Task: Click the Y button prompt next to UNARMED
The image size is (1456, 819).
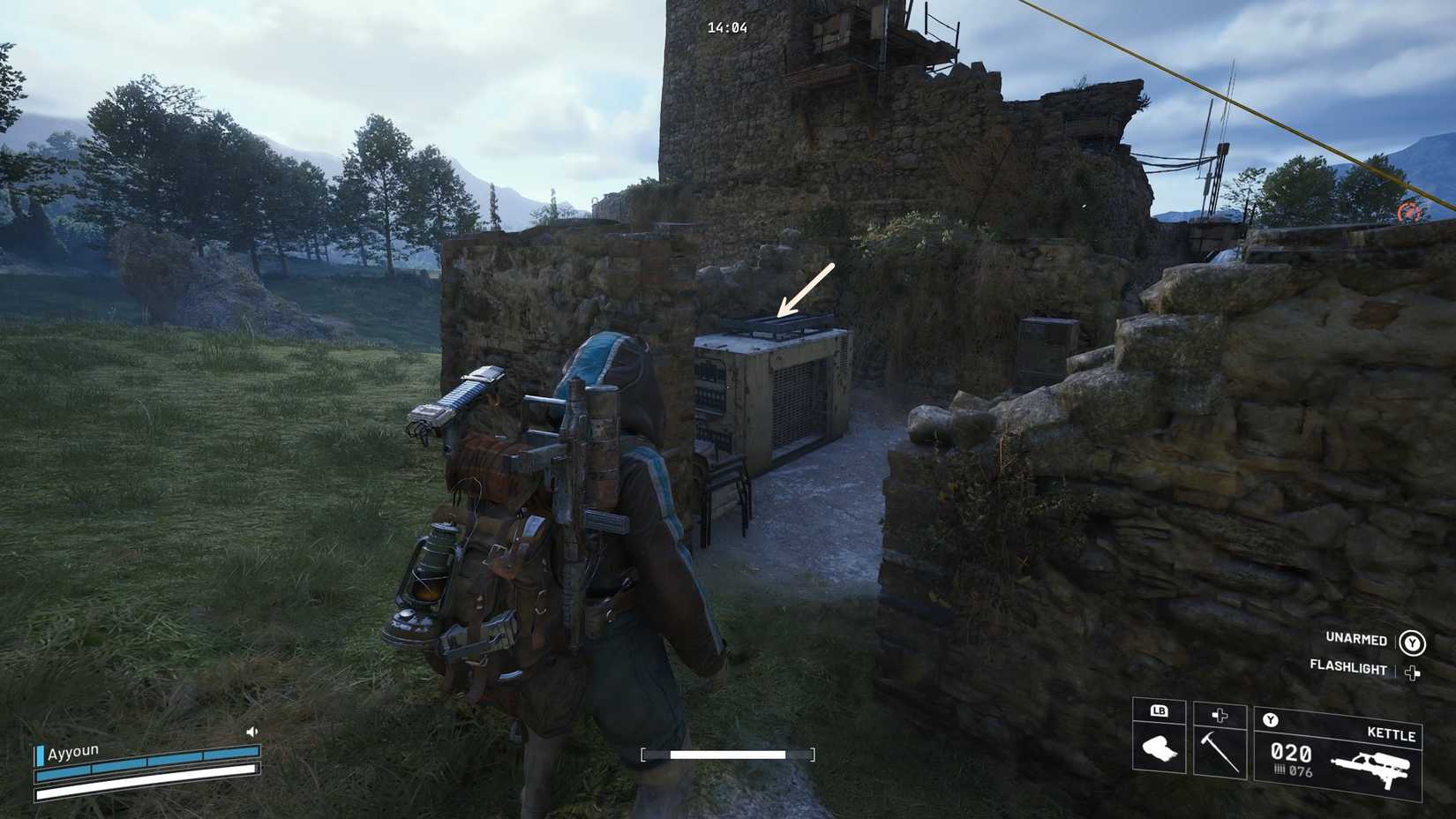Action: pos(1411,643)
